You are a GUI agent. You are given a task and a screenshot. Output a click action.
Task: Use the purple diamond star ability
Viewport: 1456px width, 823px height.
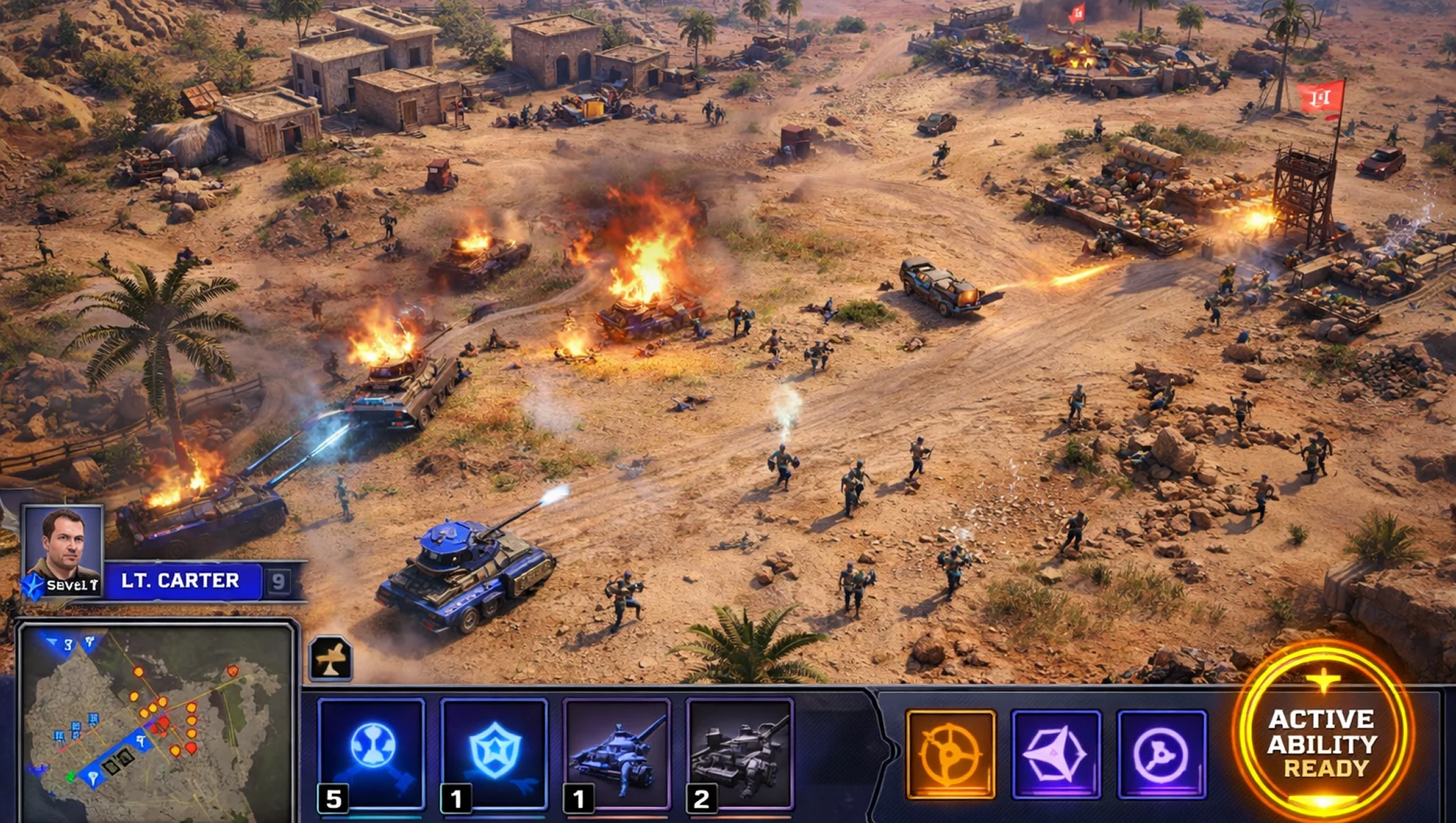tap(1056, 754)
